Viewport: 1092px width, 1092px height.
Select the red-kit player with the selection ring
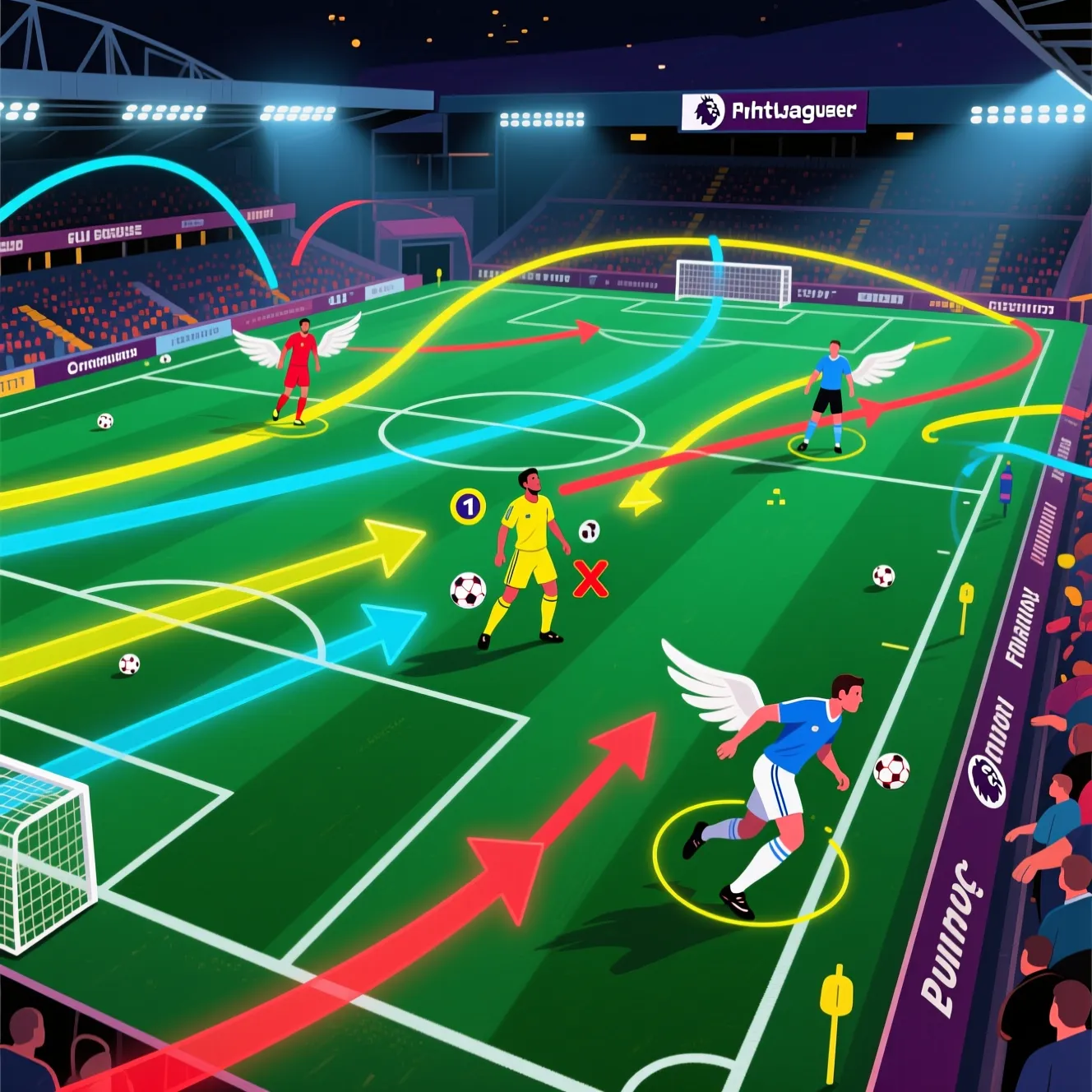[297, 370]
